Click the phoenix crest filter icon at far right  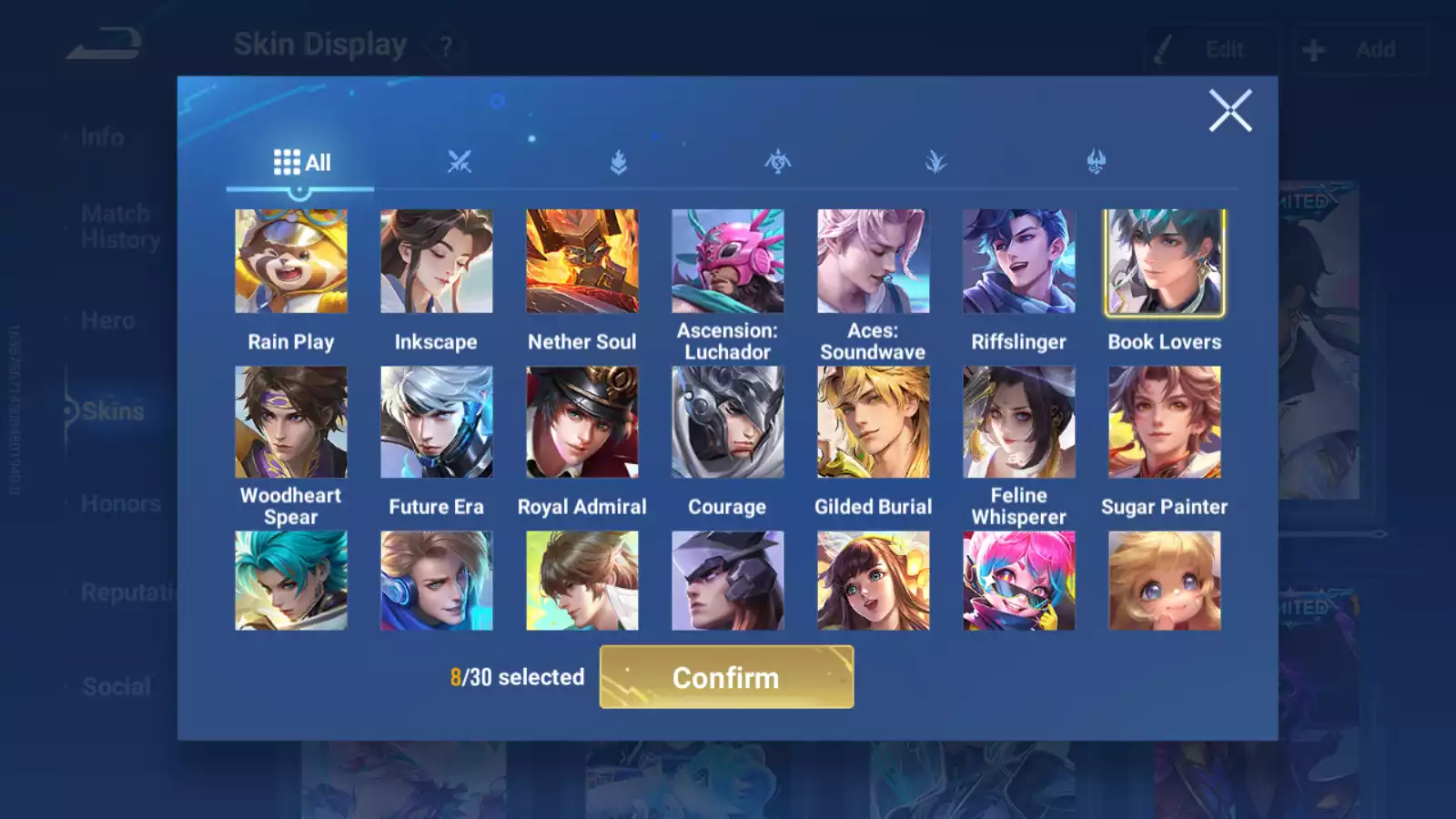click(x=1093, y=162)
